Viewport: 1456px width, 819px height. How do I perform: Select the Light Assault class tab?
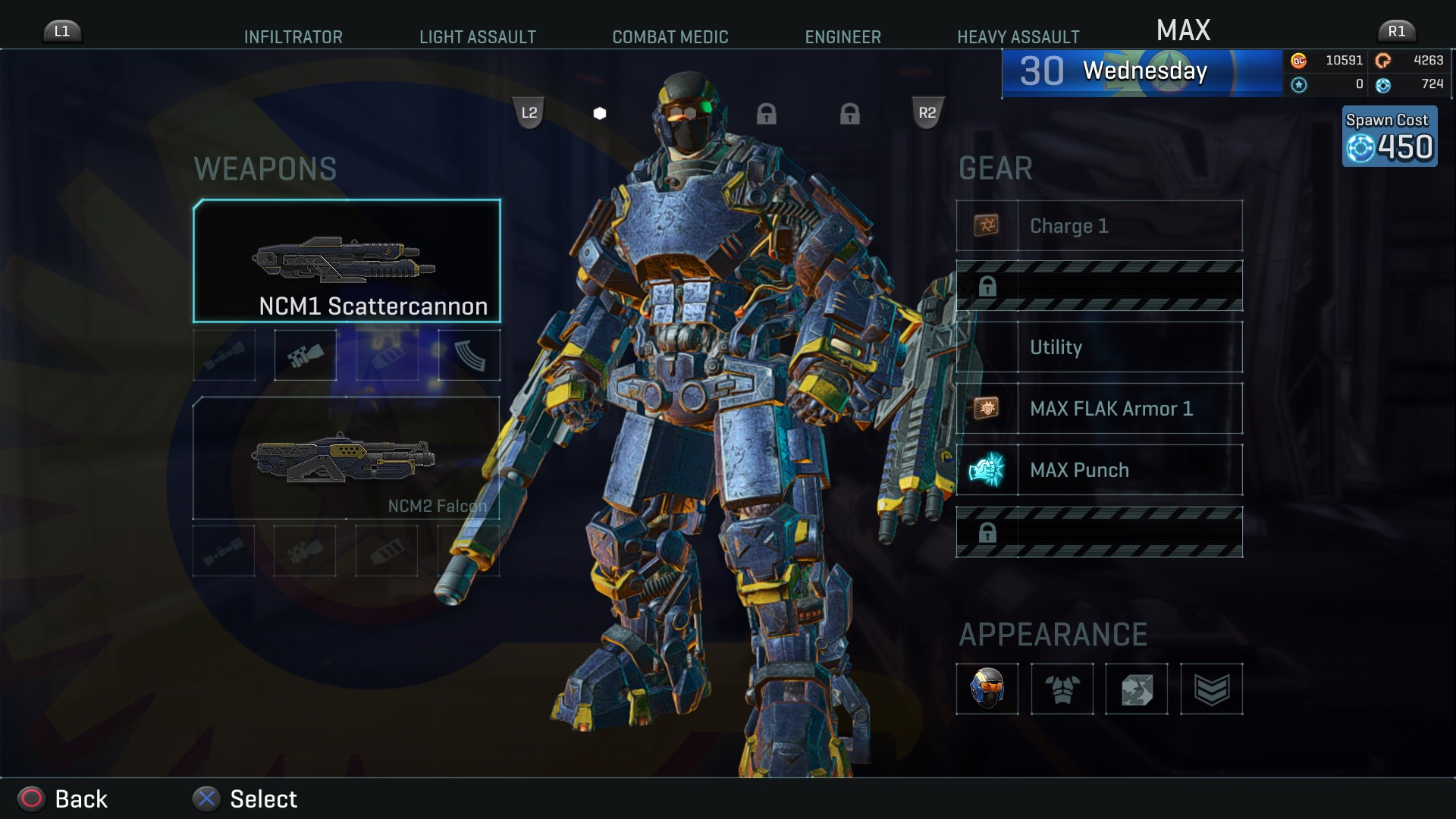pyautogui.click(x=477, y=37)
